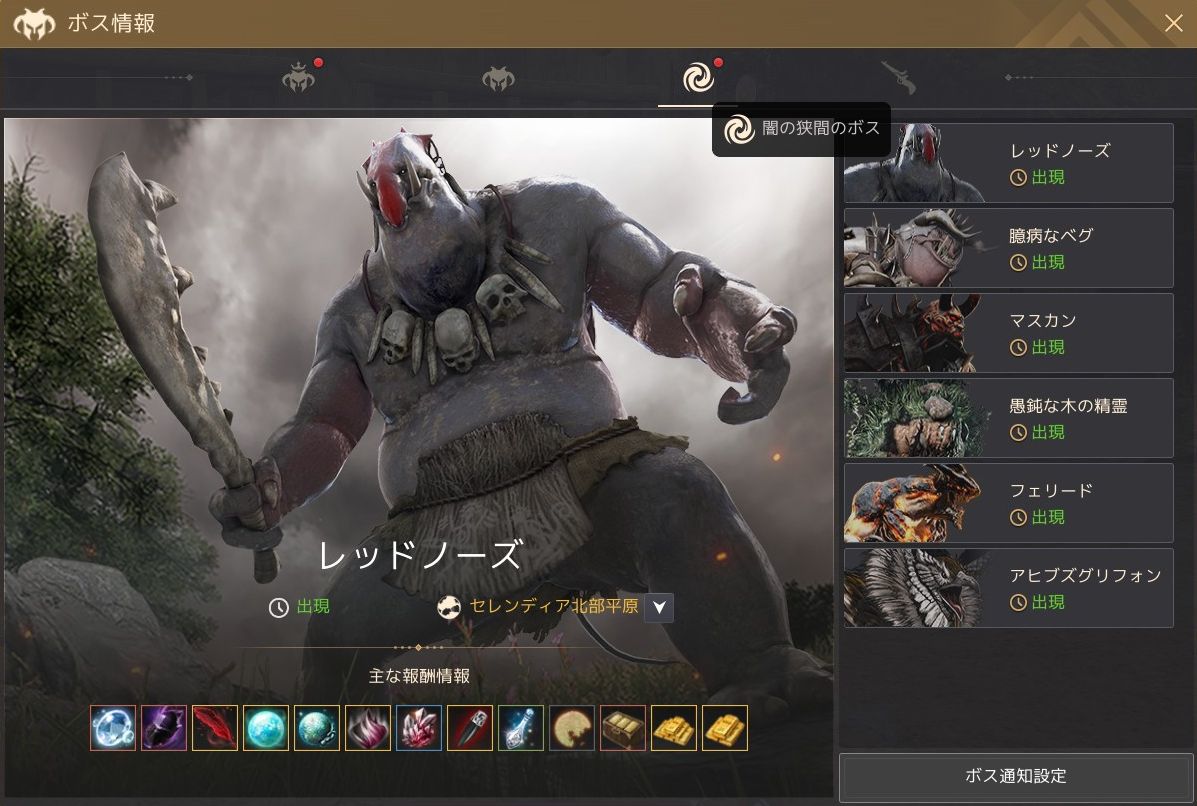Inspect the round tan moon-like reward
1197x806 pixels.
[x=572, y=728]
